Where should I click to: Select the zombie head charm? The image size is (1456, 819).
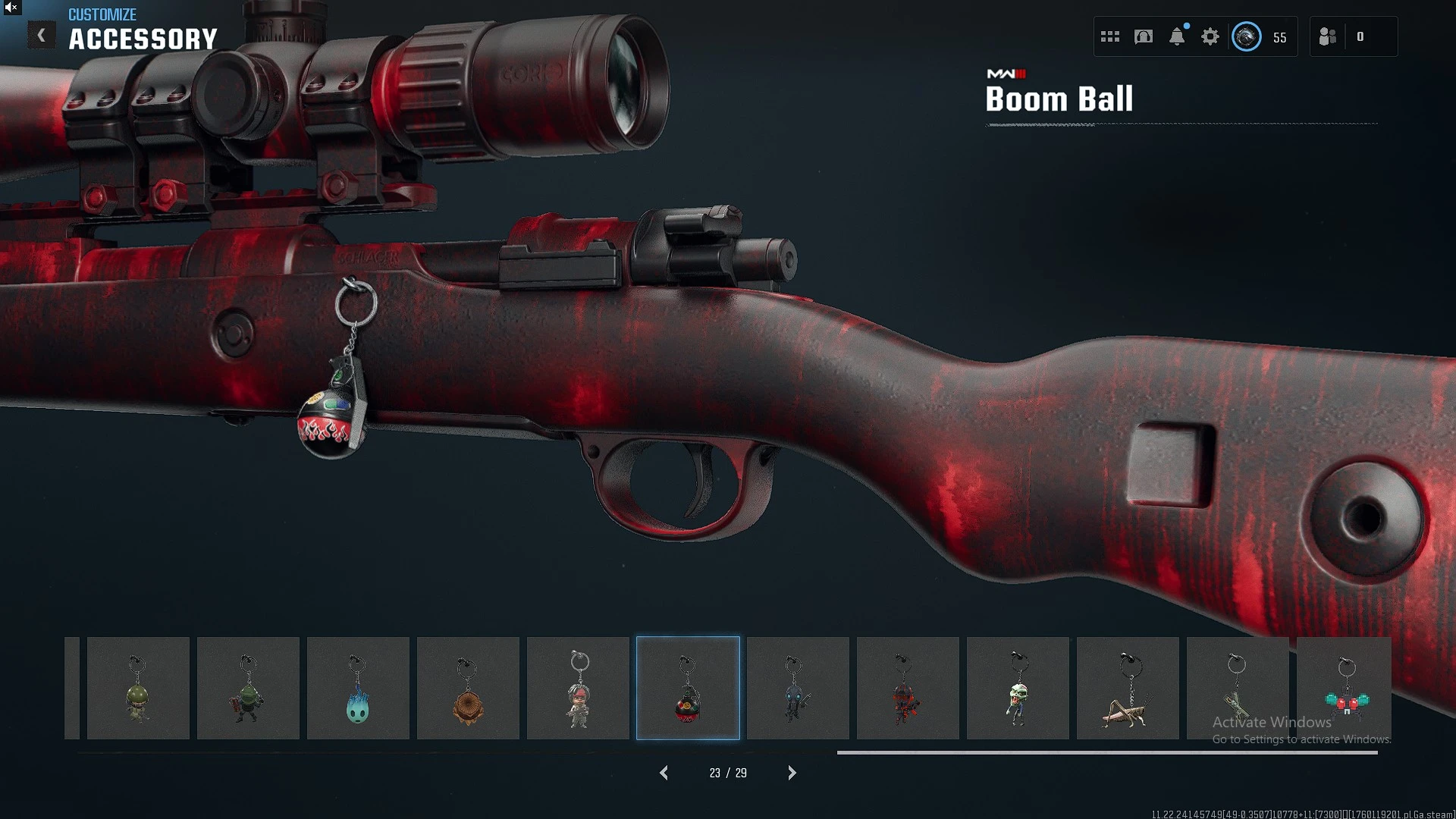(x=1018, y=688)
